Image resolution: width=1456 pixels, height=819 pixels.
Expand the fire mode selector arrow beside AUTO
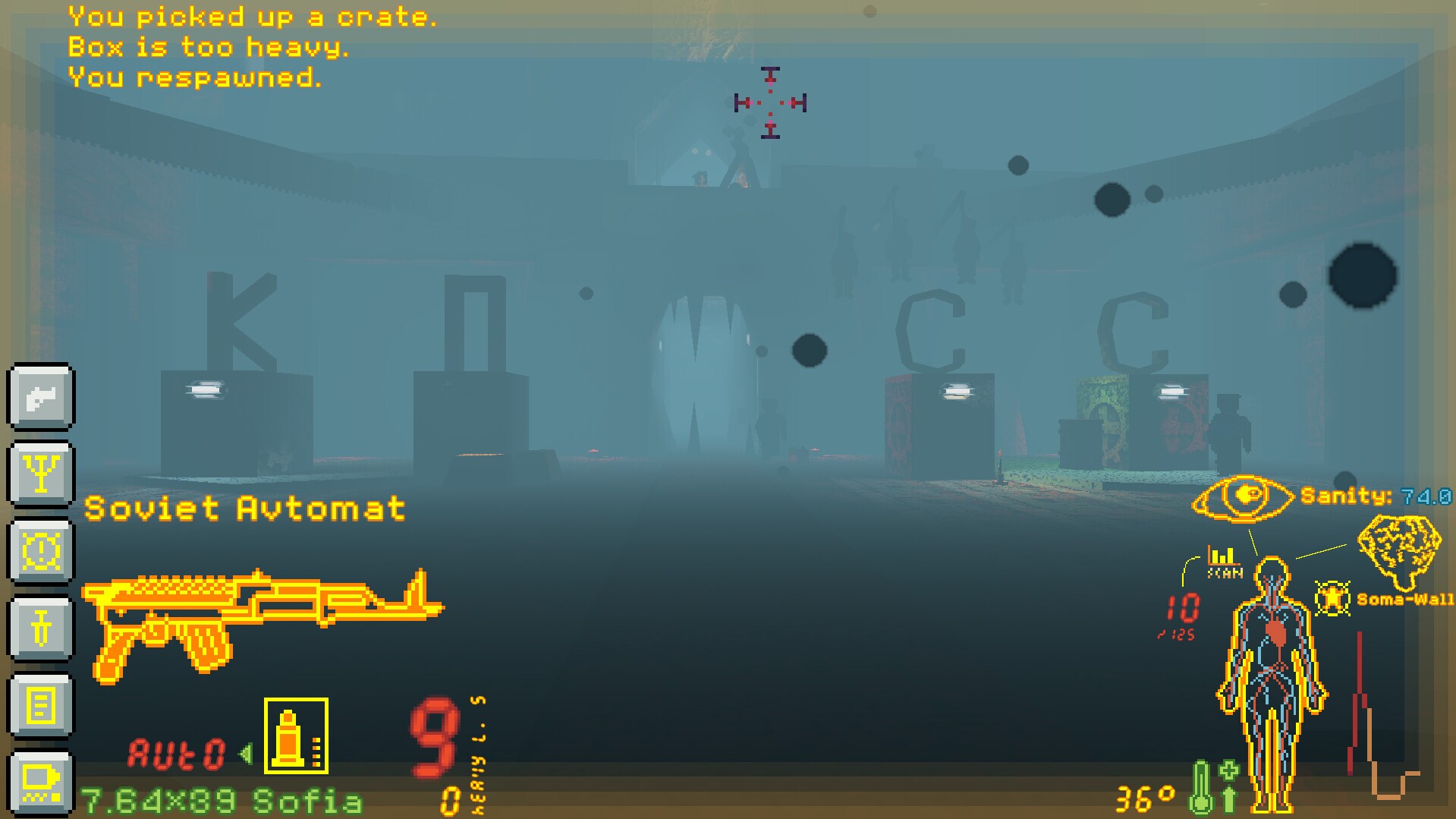(x=244, y=752)
